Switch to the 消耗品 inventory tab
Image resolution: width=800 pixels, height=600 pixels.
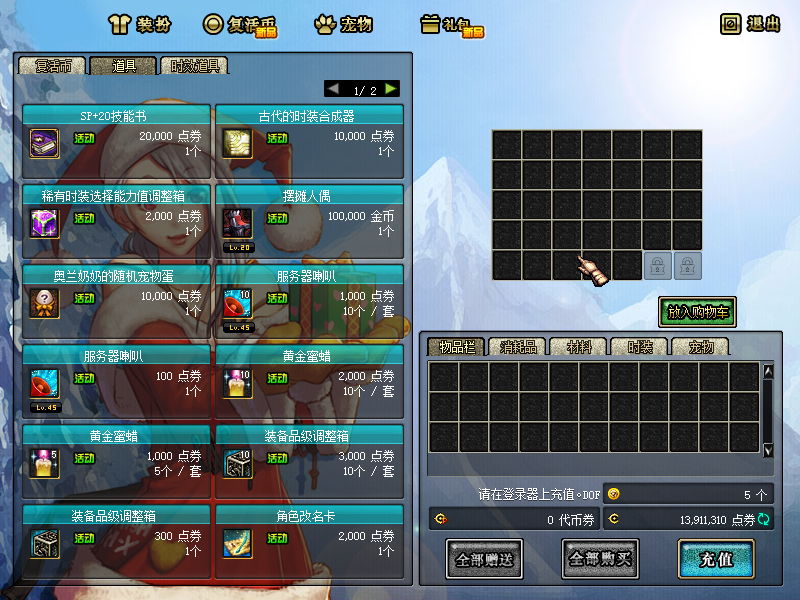click(517, 347)
